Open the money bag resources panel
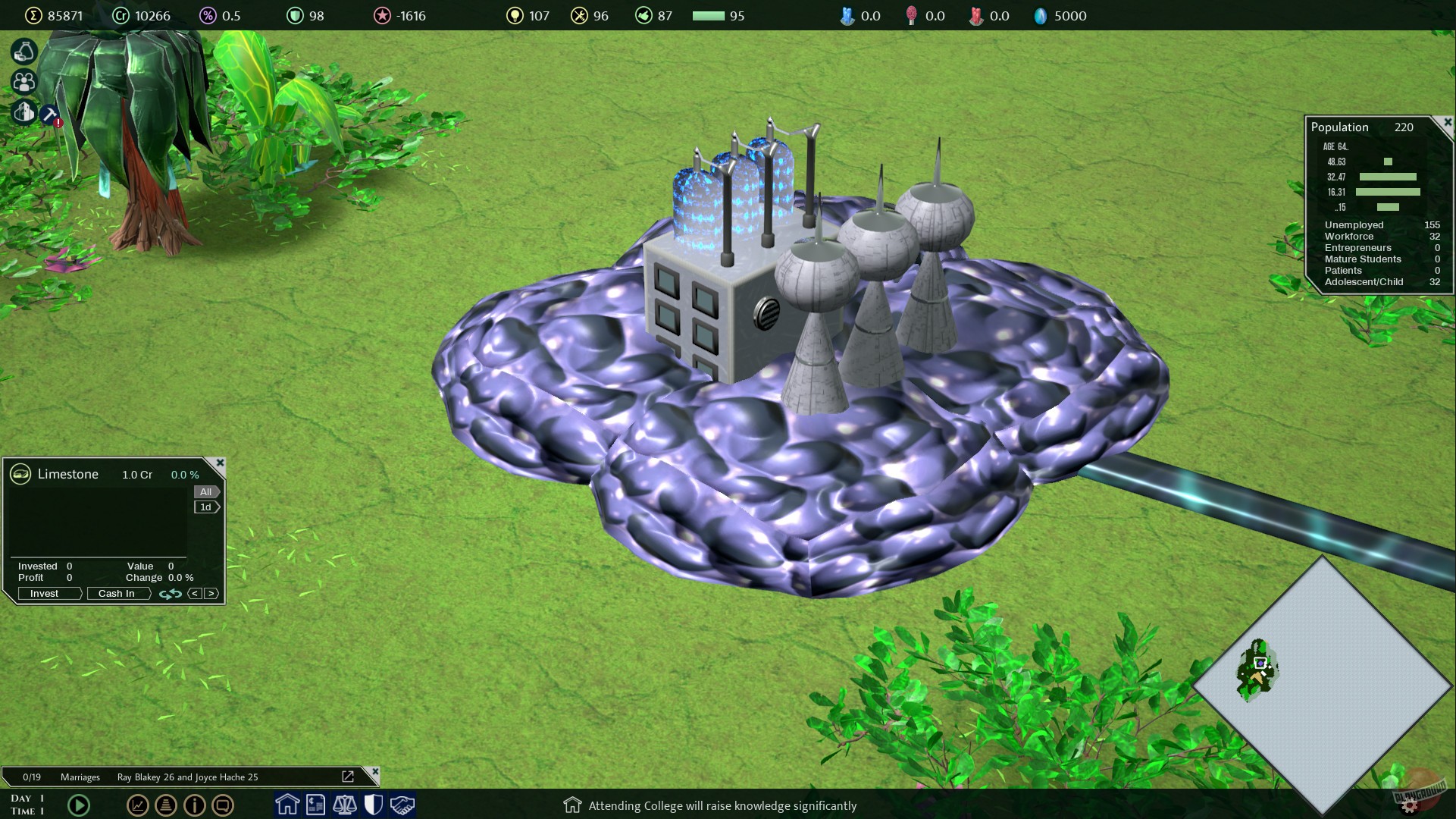 pos(23,52)
